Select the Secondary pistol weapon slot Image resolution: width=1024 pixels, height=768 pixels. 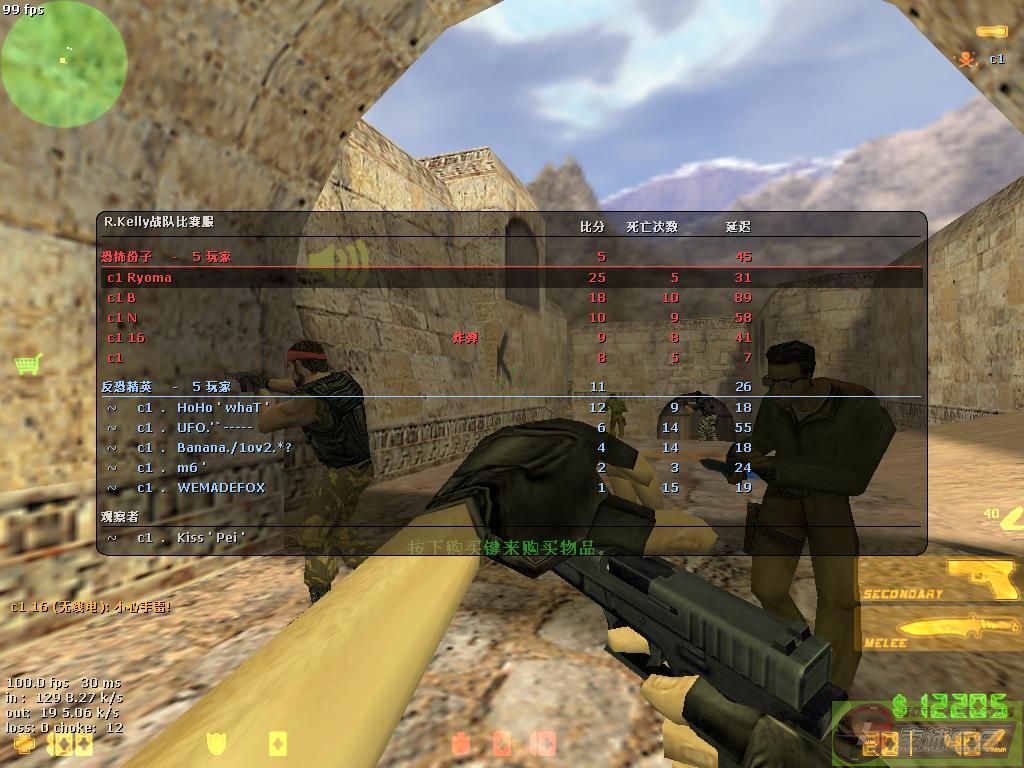click(x=942, y=580)
